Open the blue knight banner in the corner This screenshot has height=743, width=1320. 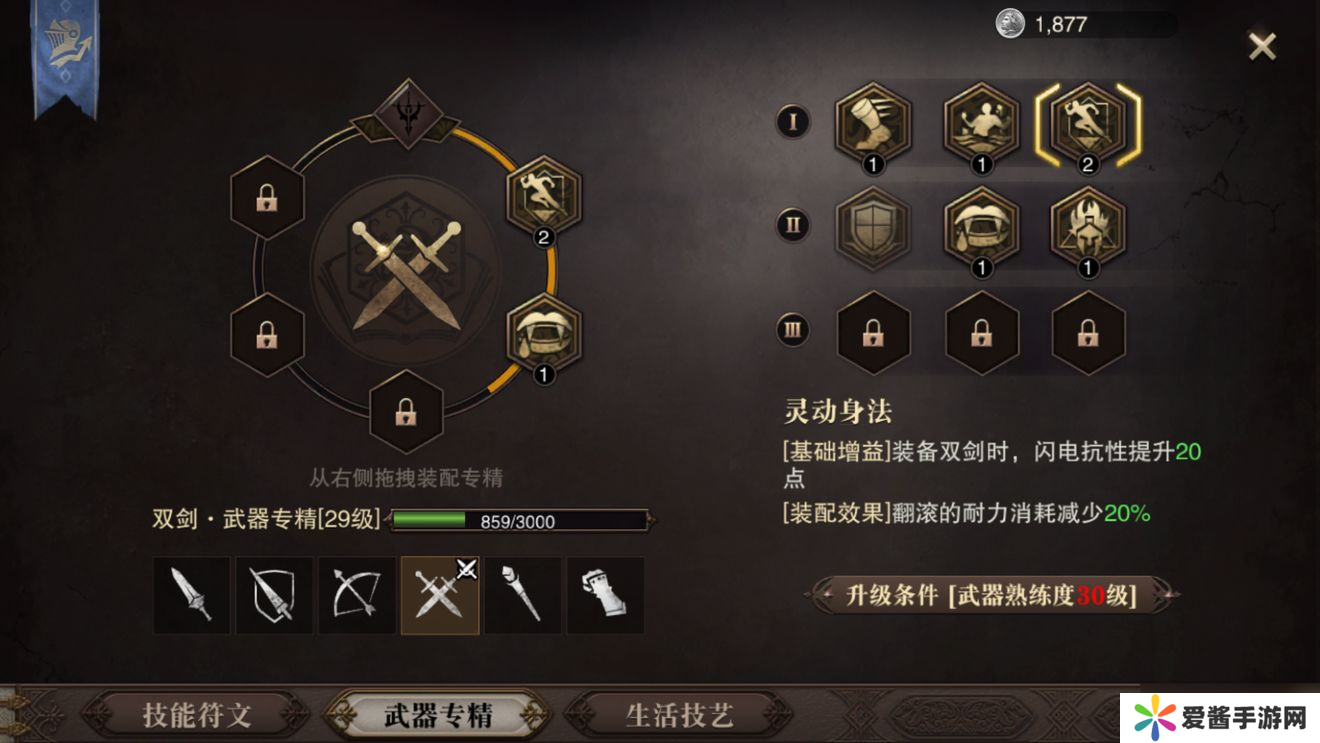66,55
